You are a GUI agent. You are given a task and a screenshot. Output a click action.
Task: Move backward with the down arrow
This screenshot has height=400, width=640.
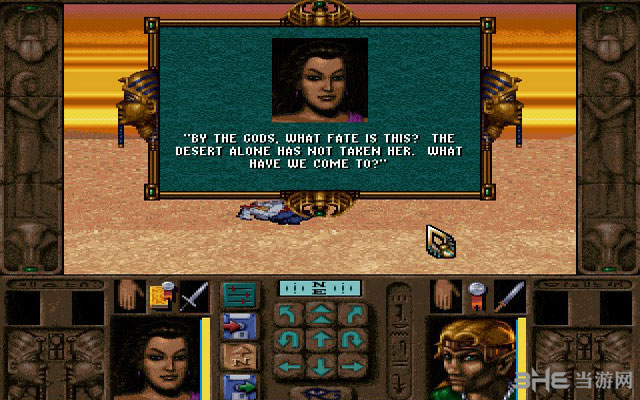tap(321, 365)
